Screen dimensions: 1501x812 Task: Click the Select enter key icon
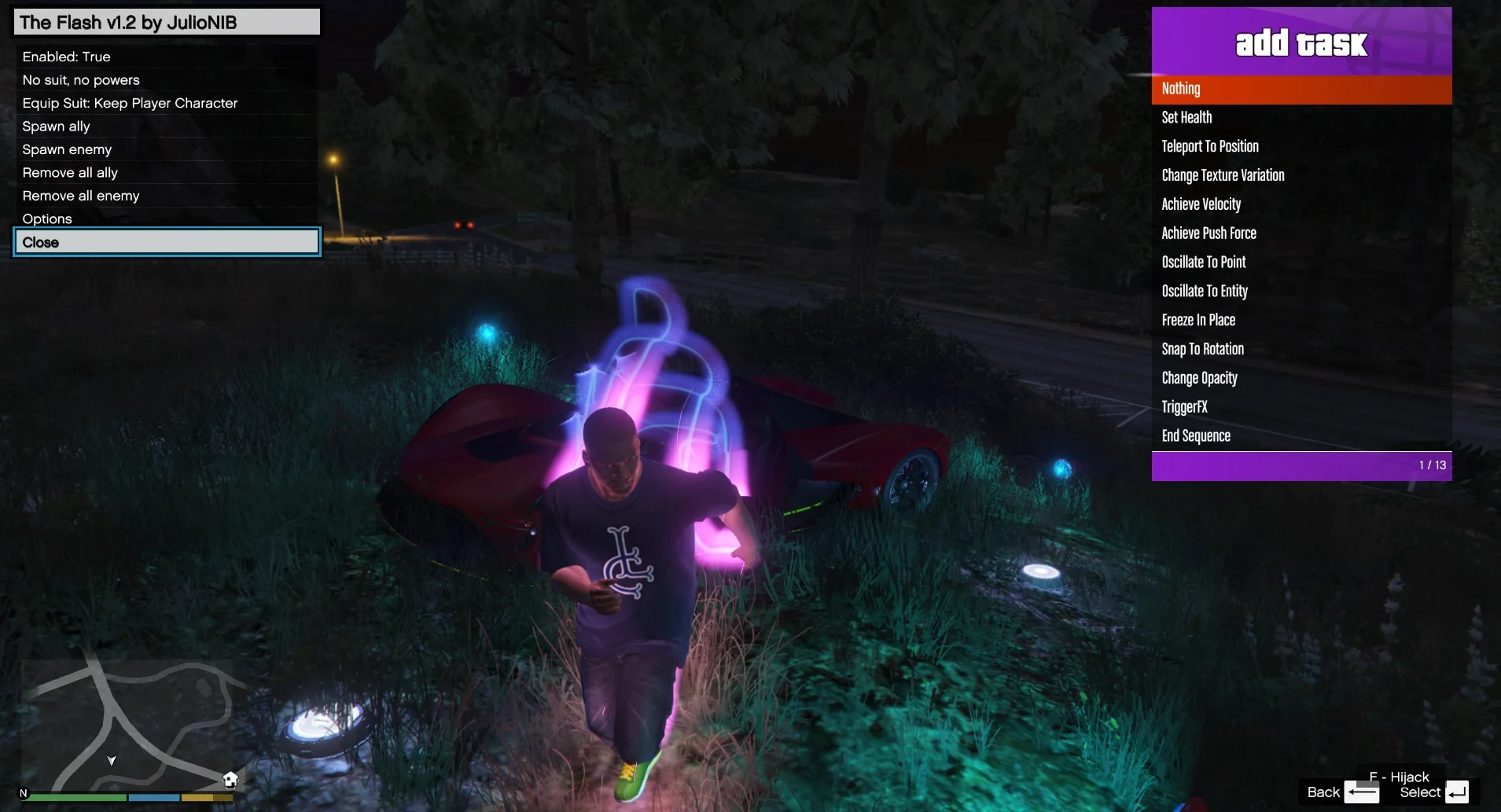click(x=1458, y=793)
